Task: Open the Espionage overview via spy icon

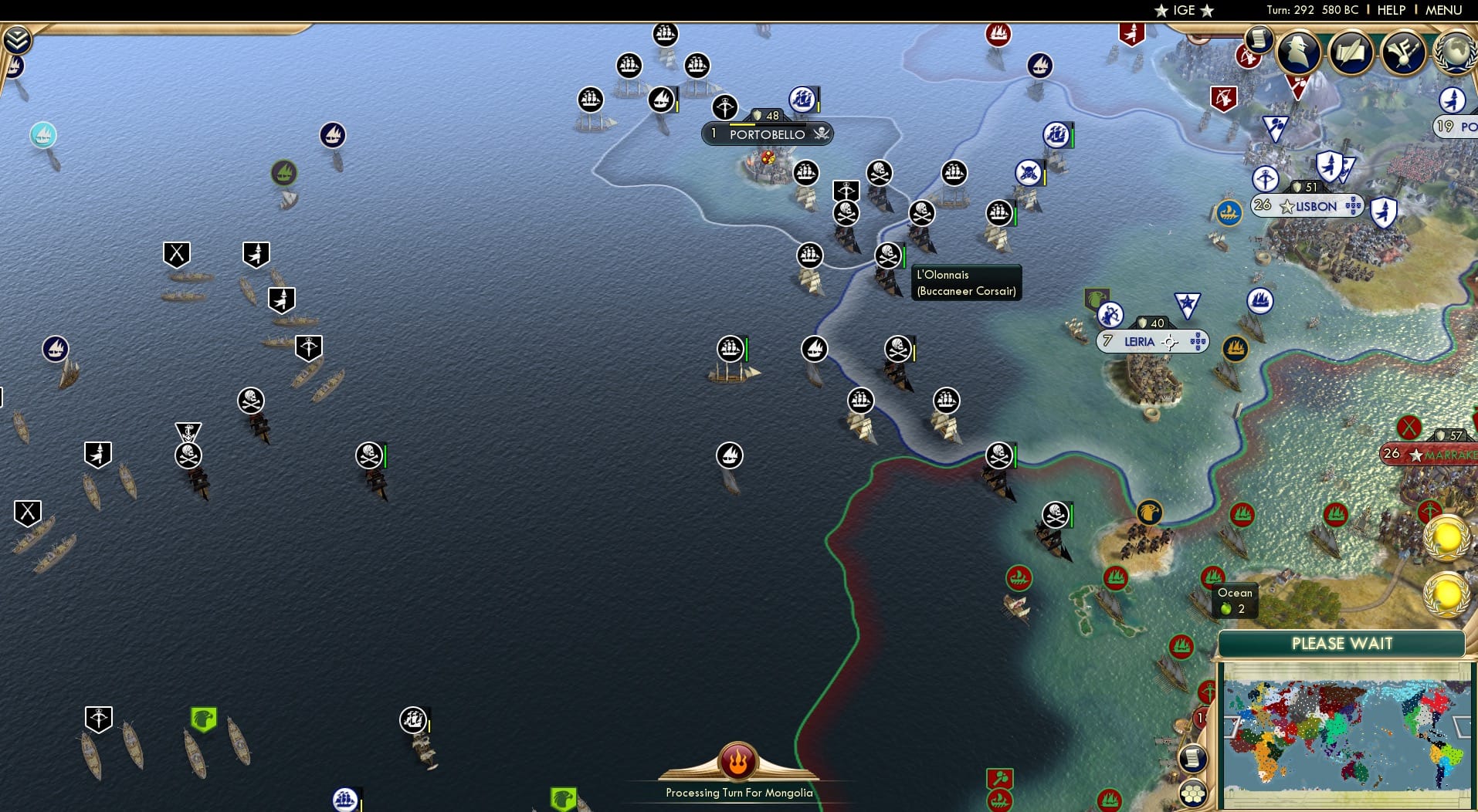Action: coord(1298,52)
